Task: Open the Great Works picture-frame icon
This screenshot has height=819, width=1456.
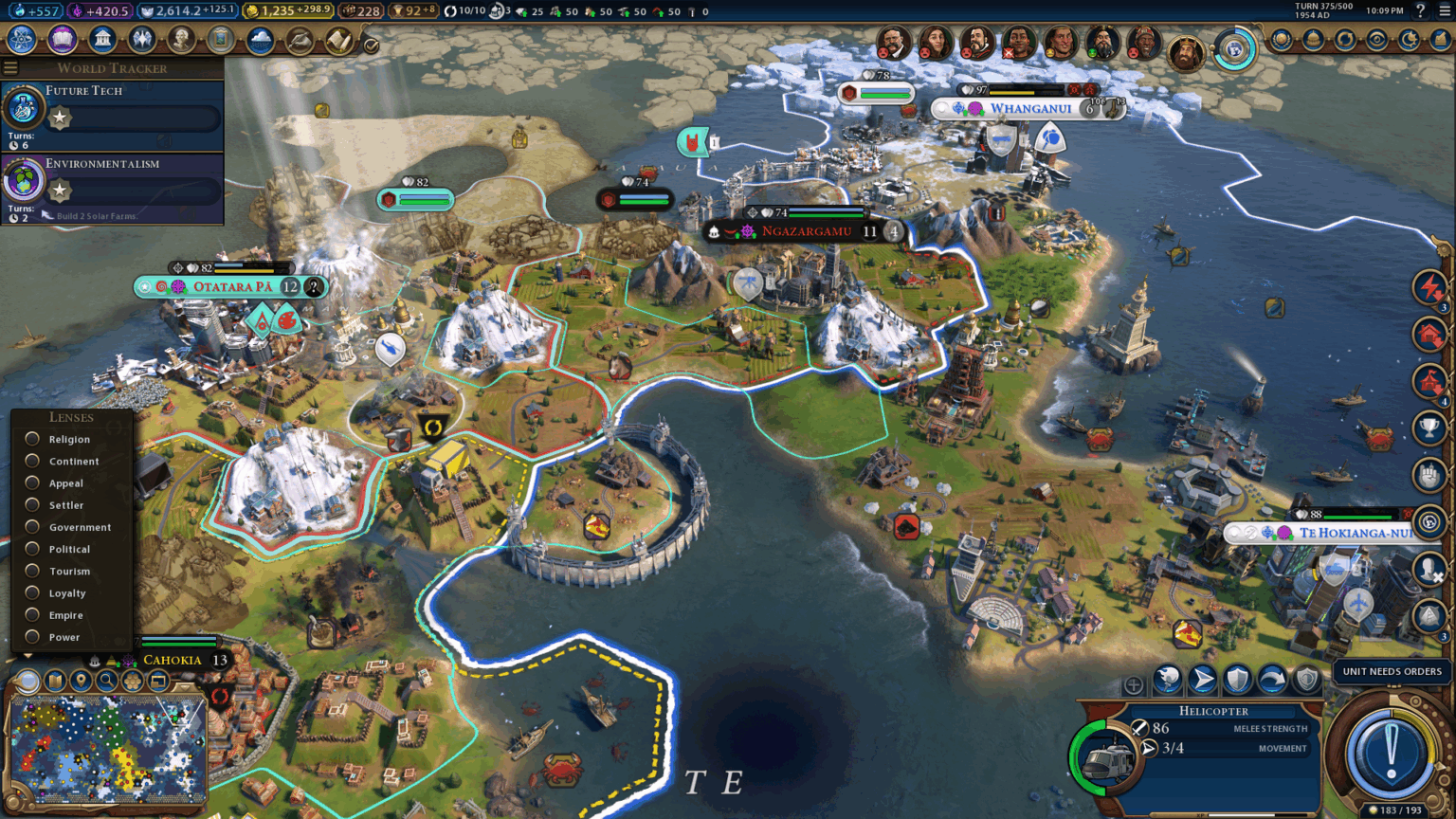Action: 220,41
